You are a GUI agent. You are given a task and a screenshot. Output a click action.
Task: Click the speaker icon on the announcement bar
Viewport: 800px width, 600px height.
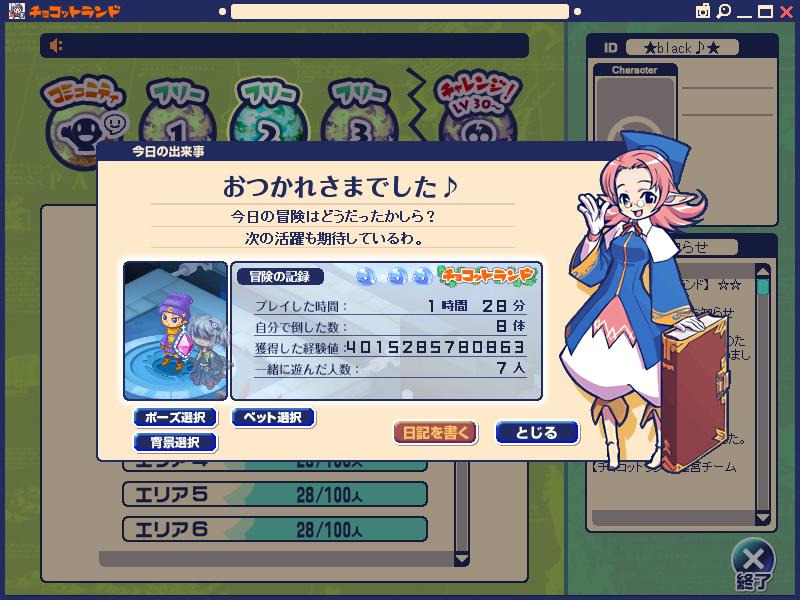[x=57, y=46]
